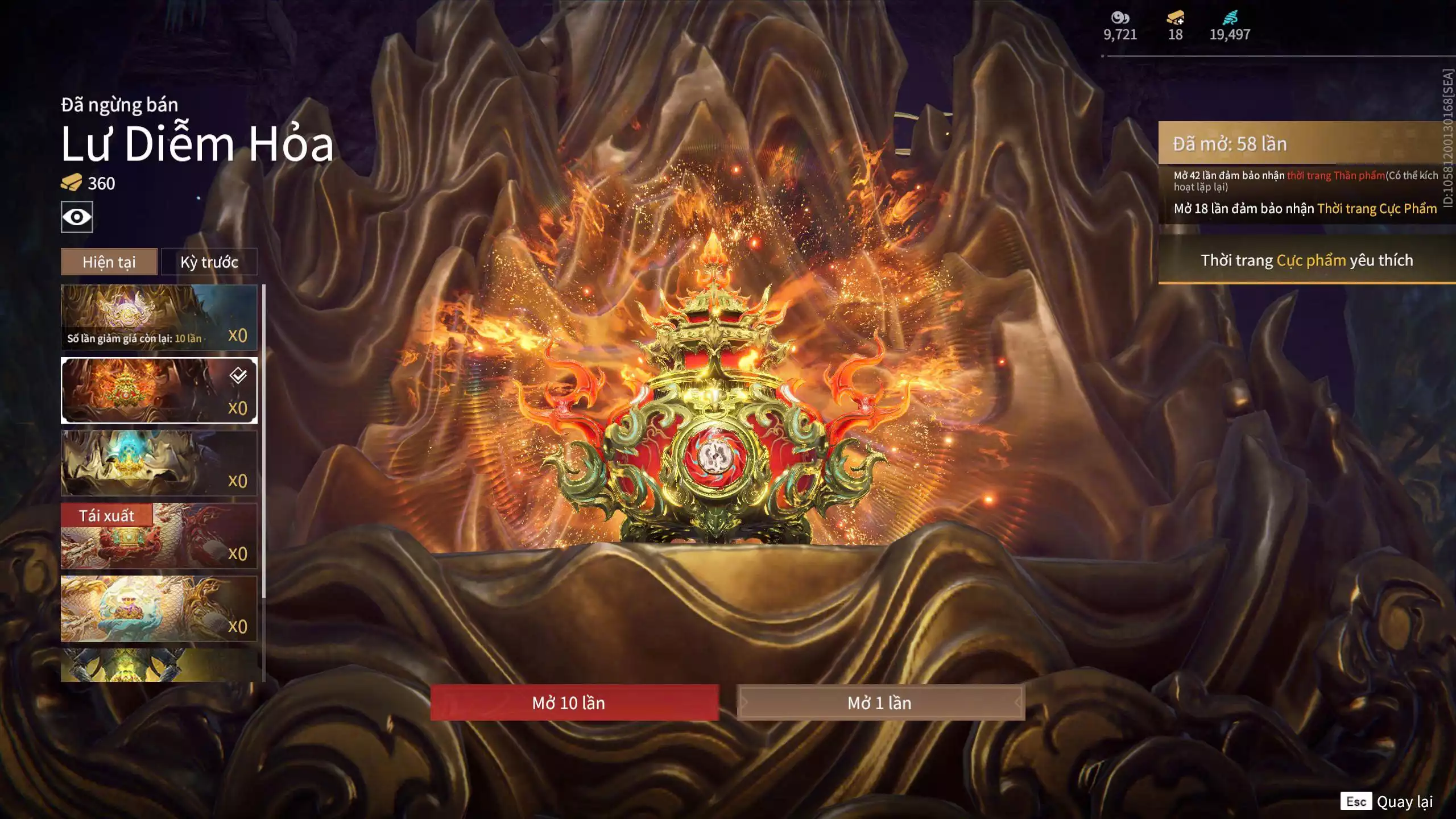
Task: Switch to the Hiện tại tab
Action: tap(109, 262)
